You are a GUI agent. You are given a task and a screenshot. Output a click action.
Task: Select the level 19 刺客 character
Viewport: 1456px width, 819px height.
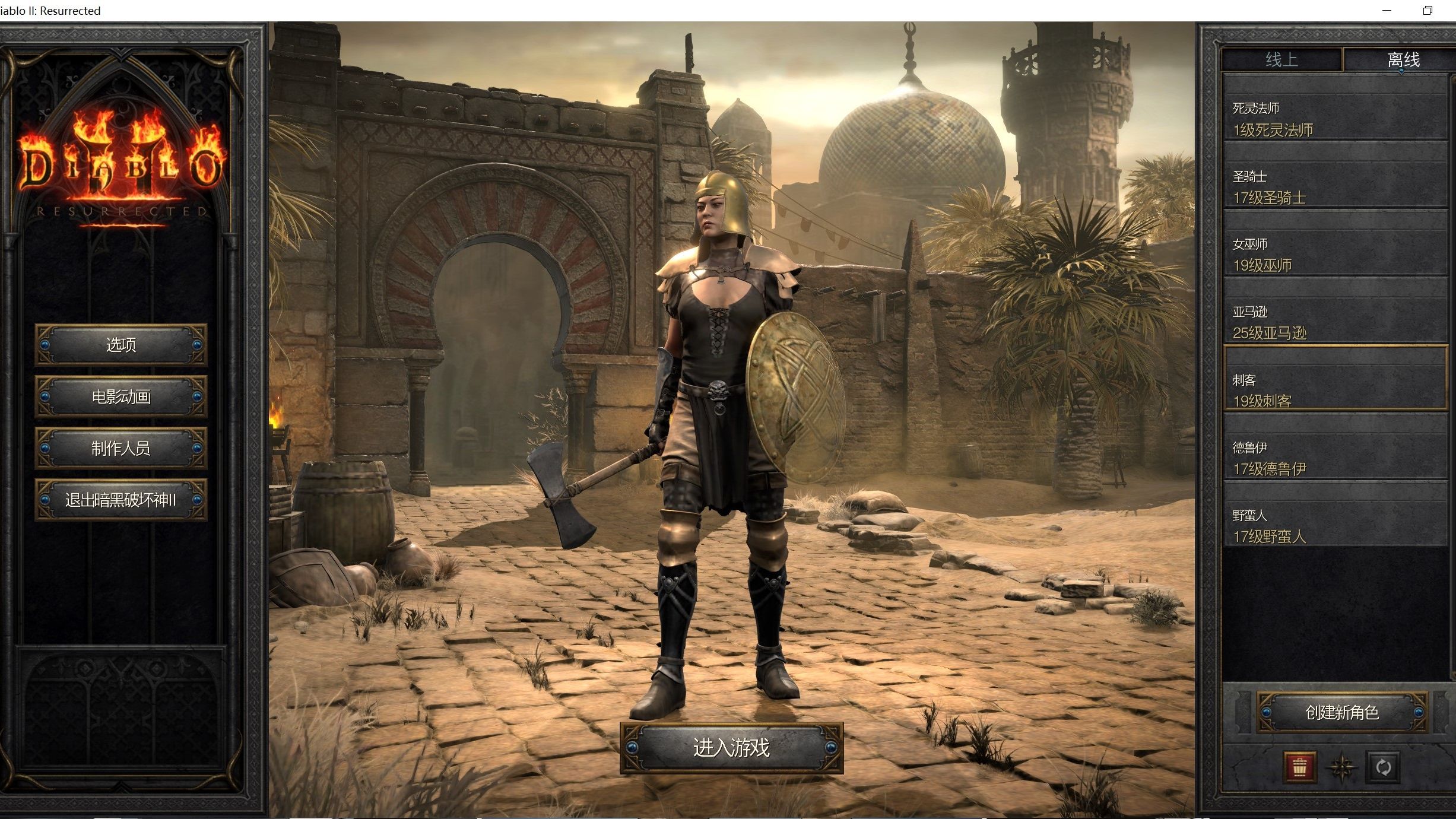click(x=1336, y=391)
